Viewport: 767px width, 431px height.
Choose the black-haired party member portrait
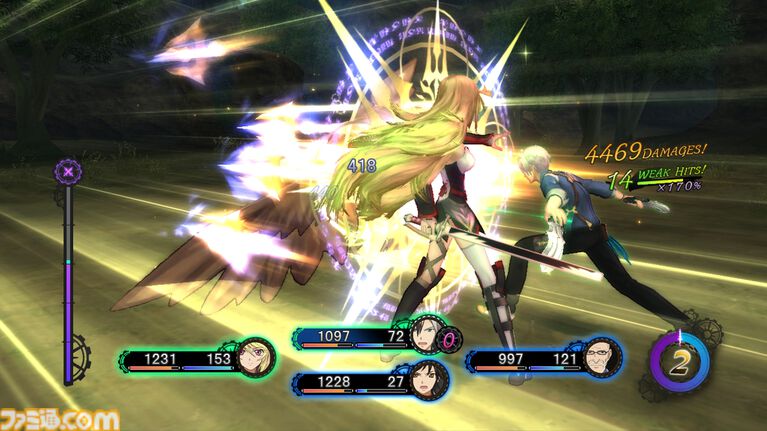coord(429,381)
